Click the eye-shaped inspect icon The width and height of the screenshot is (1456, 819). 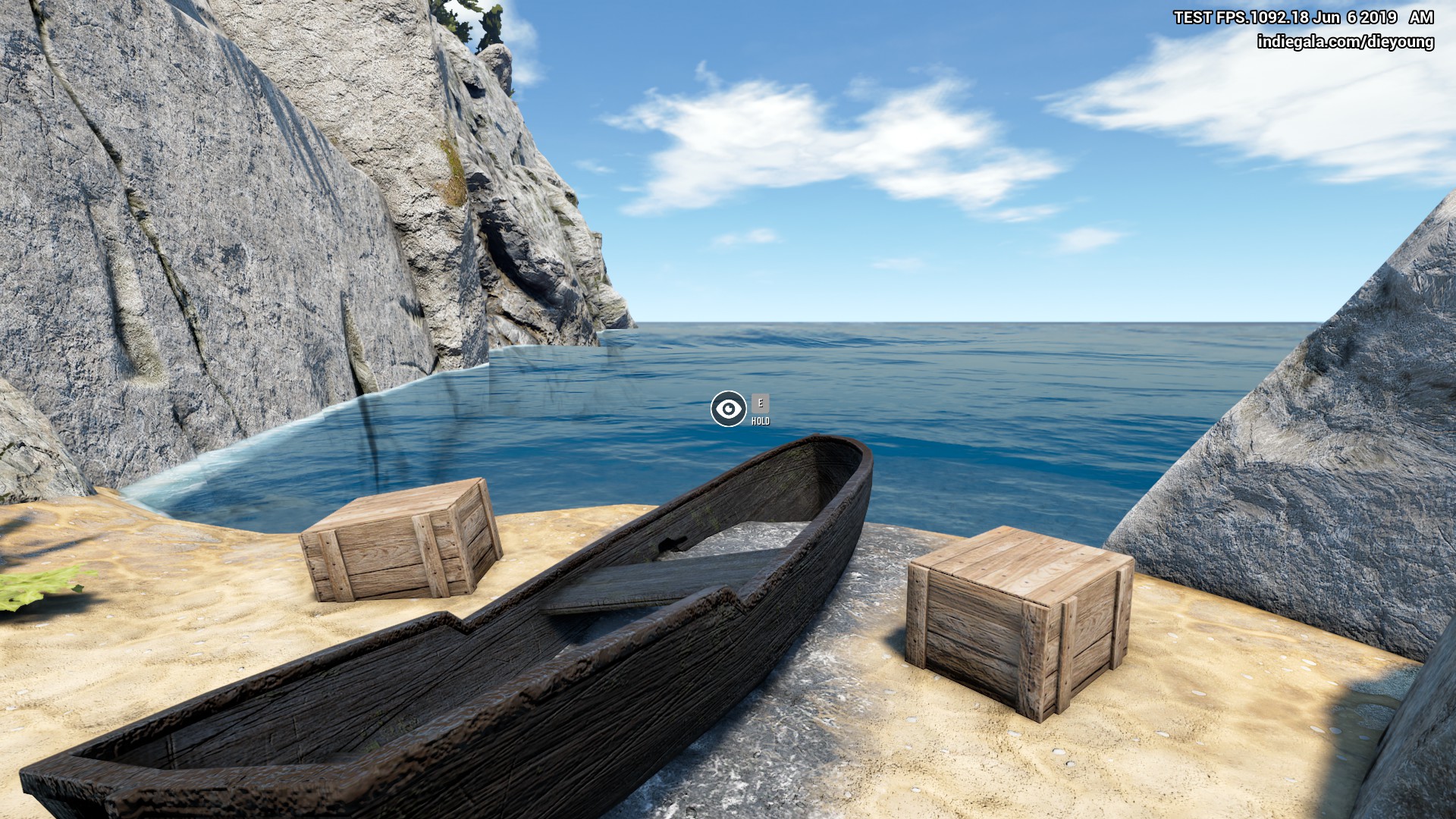click(x=728, y=409)
